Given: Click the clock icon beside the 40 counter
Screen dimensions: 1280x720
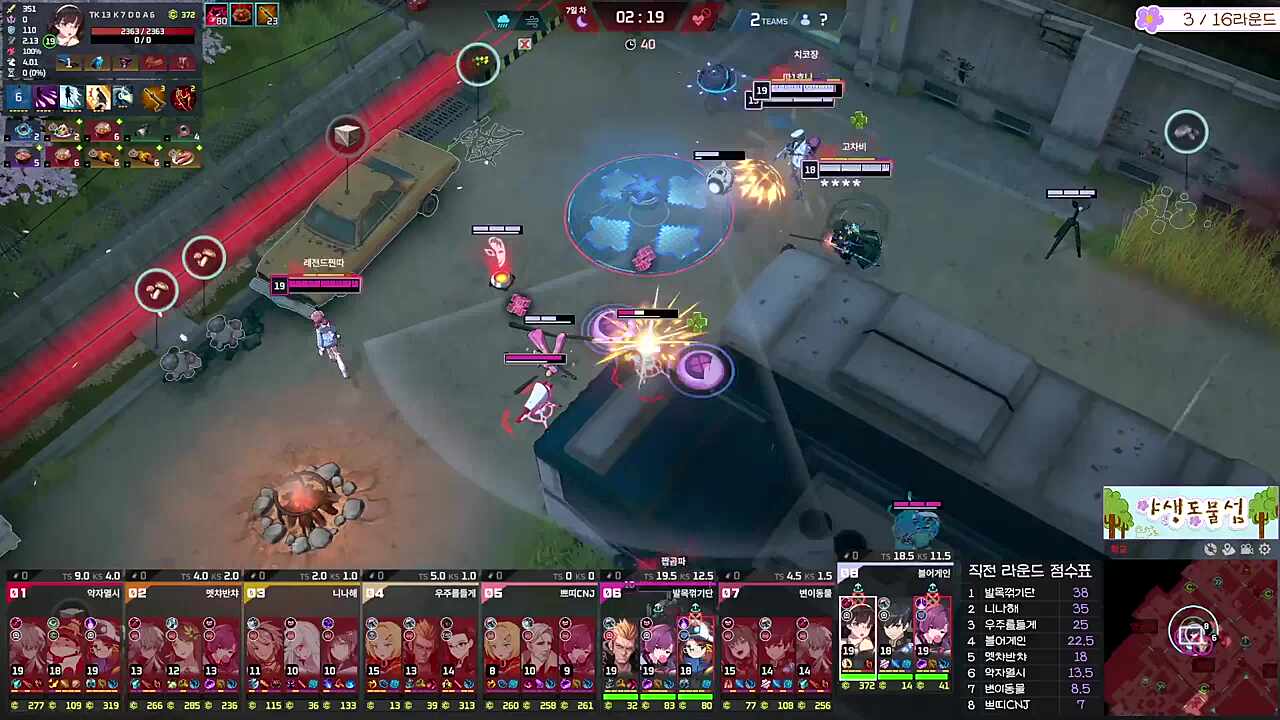Looking at the screenshot, I should [x=630, y=44].
